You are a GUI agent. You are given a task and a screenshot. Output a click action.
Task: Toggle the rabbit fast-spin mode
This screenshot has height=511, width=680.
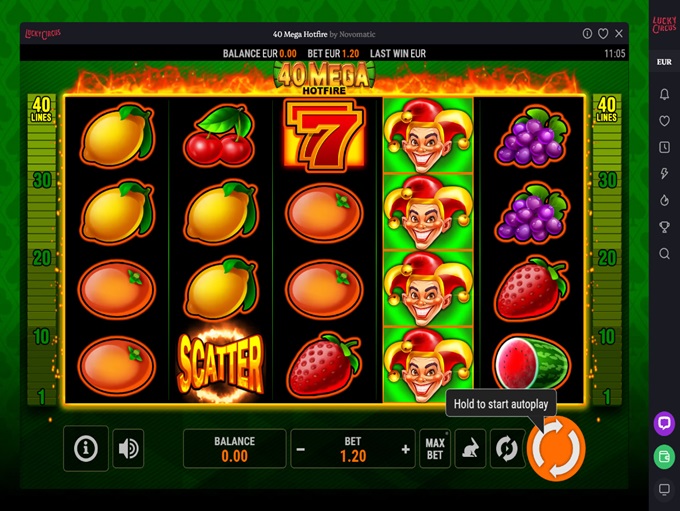pos(470,449)
